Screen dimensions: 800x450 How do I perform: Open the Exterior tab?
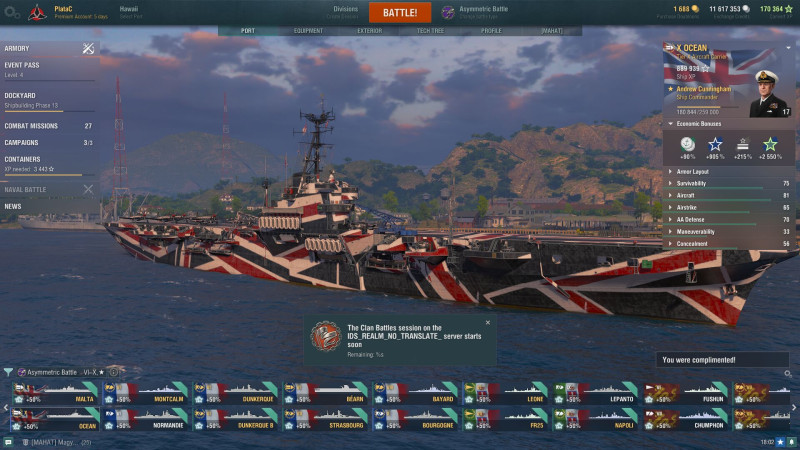click(x=369, y=31)
